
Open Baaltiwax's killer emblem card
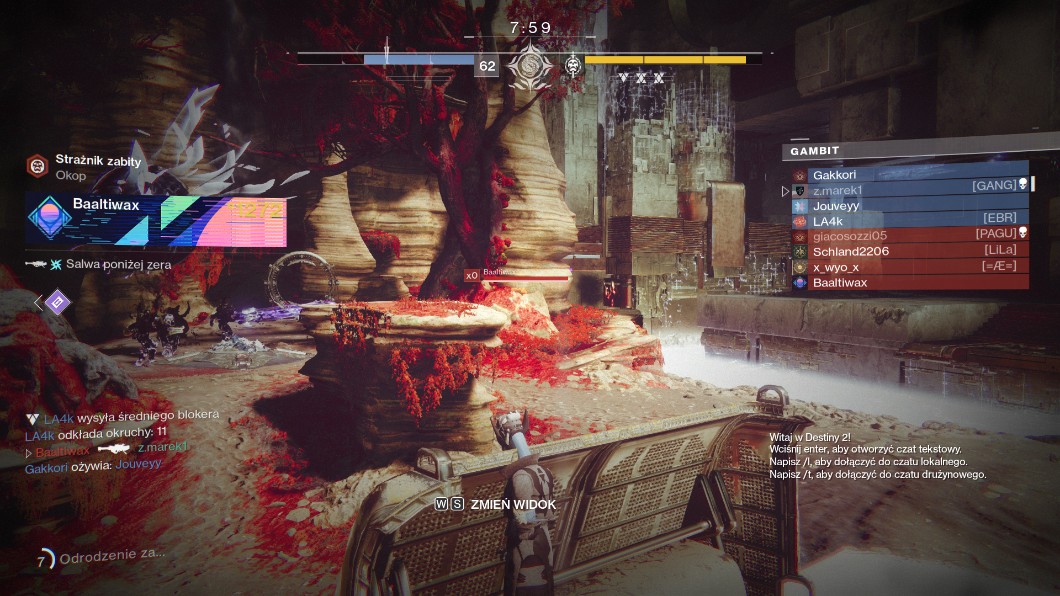pos(156,221)
